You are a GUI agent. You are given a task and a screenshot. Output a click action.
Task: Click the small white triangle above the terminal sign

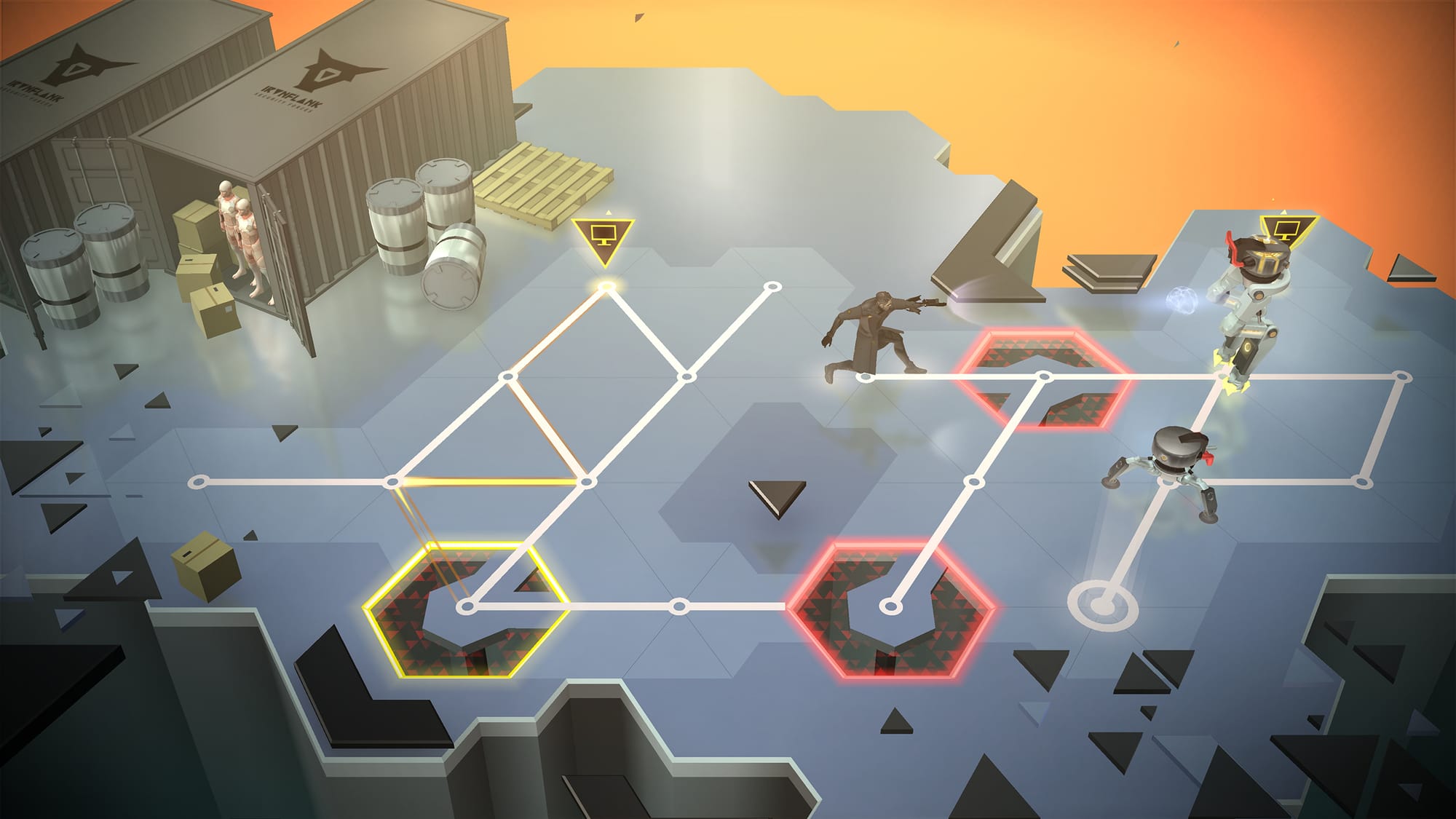tap(609, 212)
